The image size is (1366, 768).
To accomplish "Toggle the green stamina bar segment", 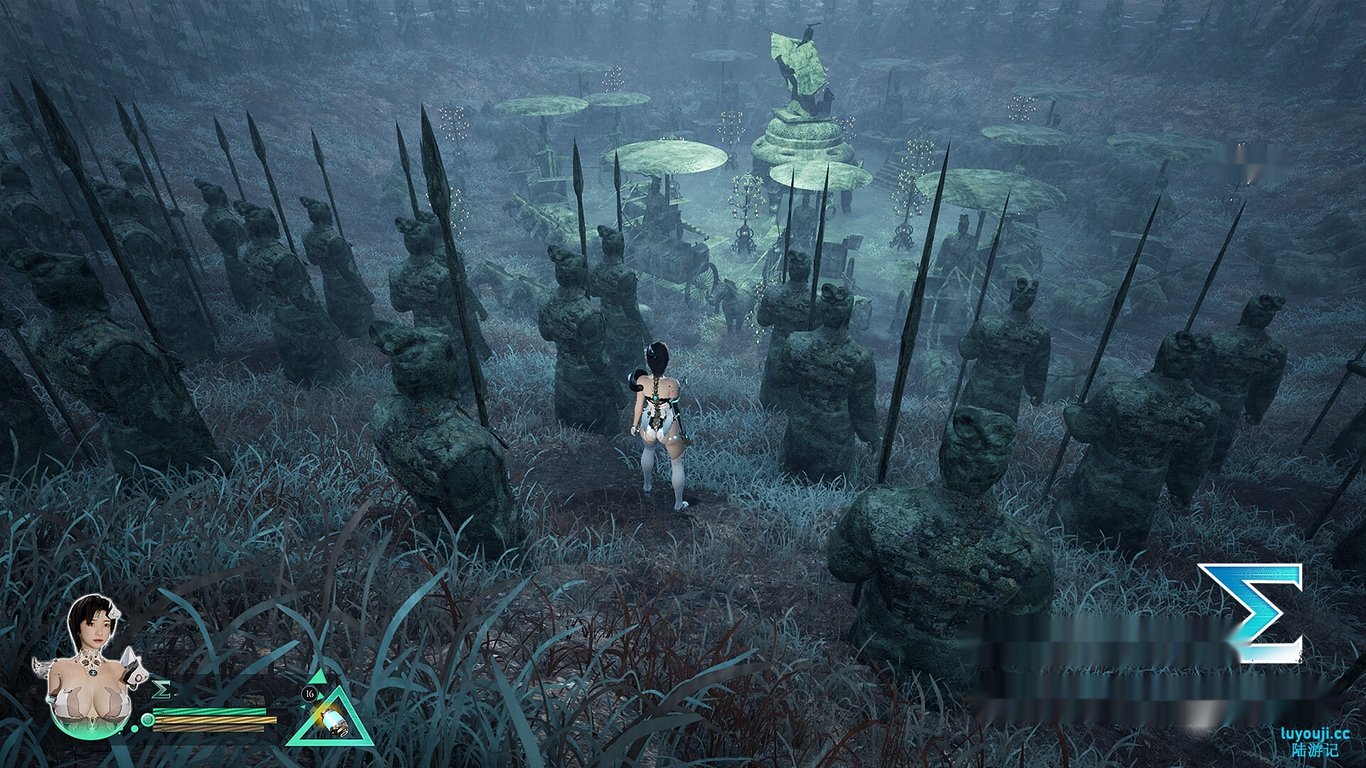I will click(x=211, y=711).
